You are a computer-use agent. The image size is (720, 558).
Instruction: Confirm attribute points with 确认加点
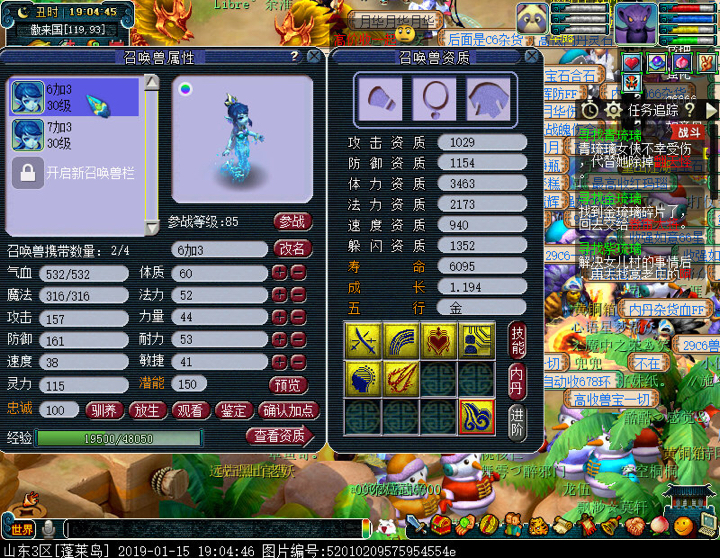(288, 410)
